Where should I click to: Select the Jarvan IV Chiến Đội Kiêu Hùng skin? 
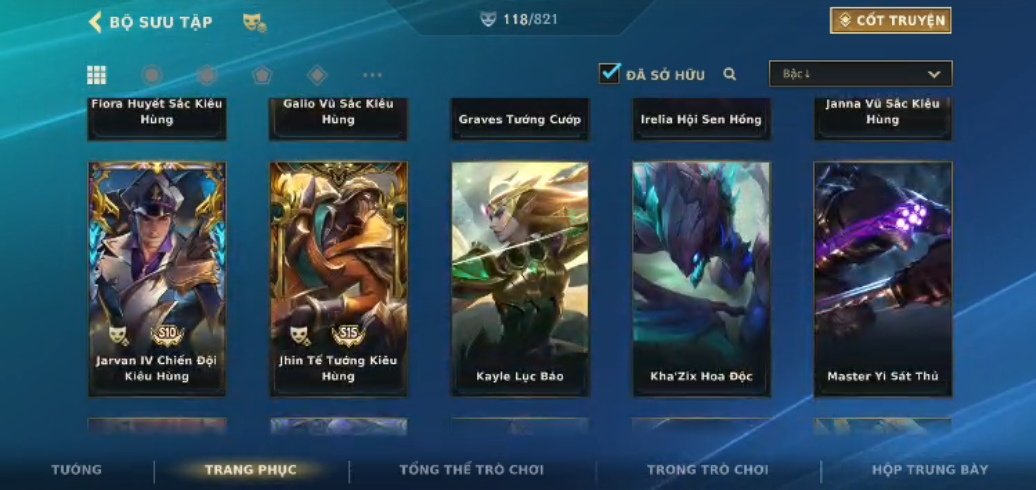(x=157, y=278)
